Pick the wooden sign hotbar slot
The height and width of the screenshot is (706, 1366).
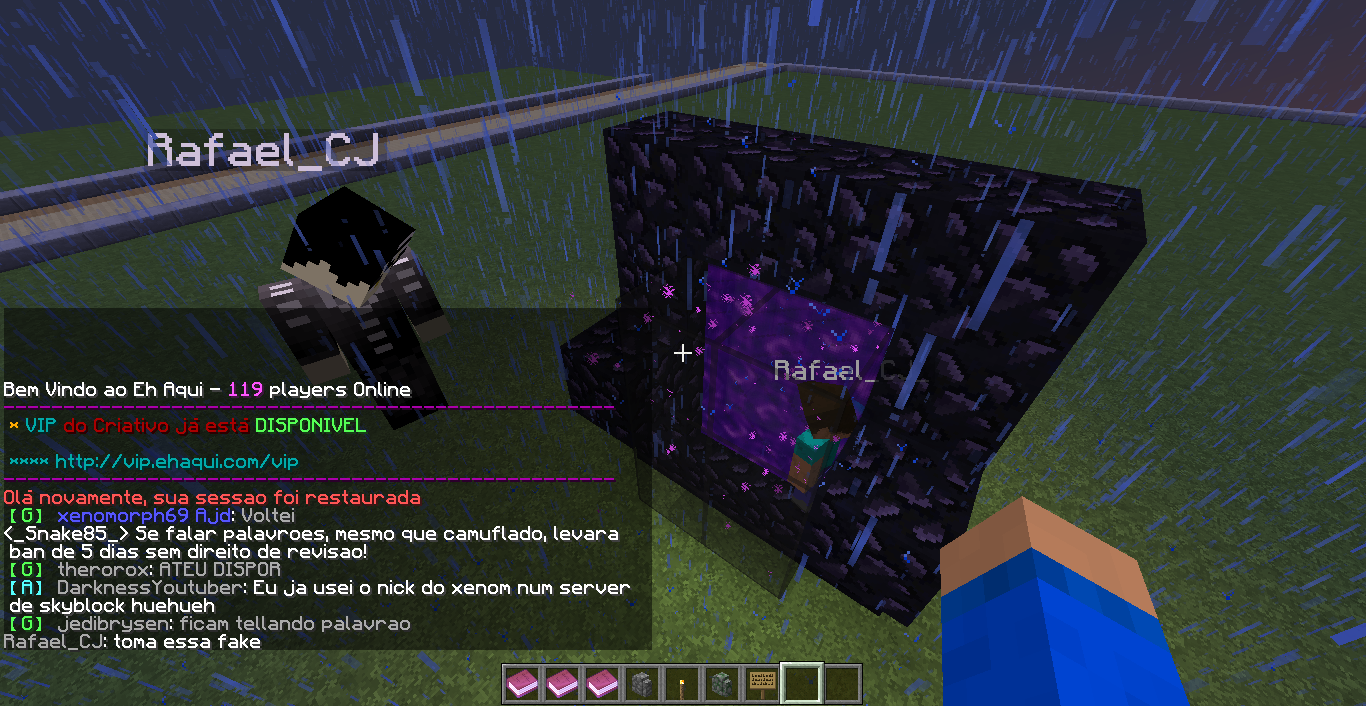pyautogui.click(x=762, y=684)
